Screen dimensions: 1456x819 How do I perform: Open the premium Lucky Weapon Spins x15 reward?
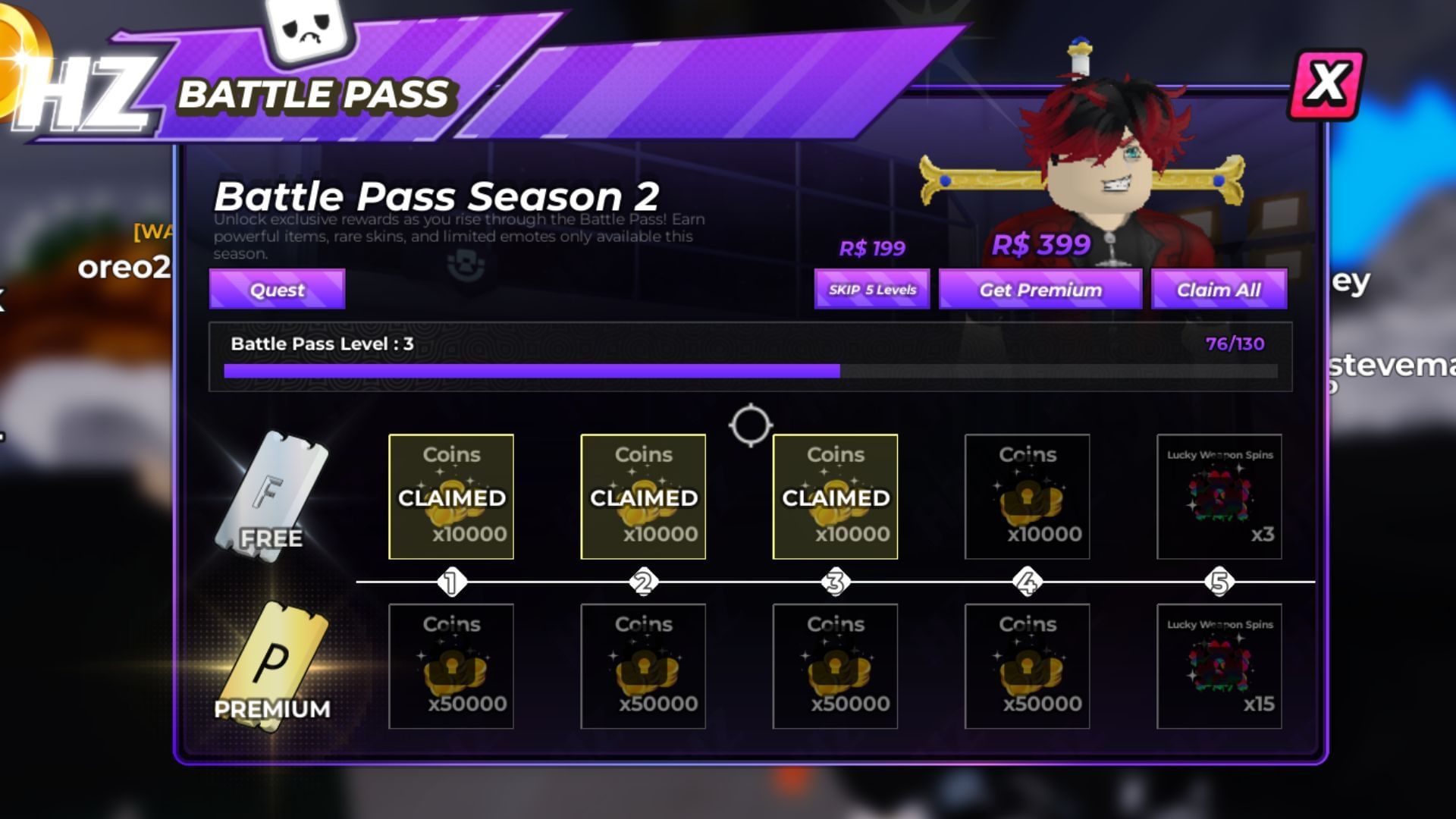(1219, 666)
